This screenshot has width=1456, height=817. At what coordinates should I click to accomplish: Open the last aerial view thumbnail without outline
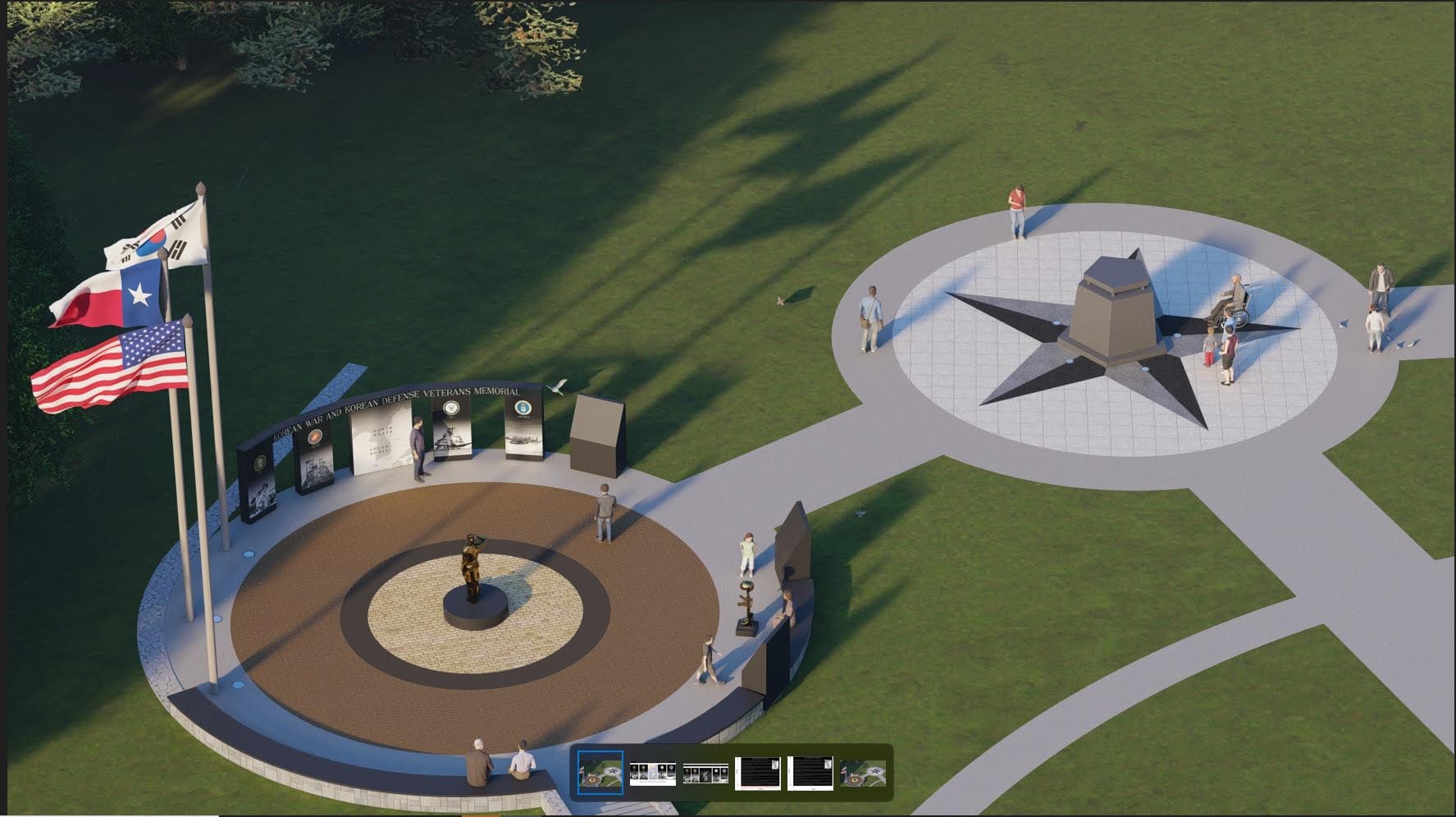pos(862,773)
